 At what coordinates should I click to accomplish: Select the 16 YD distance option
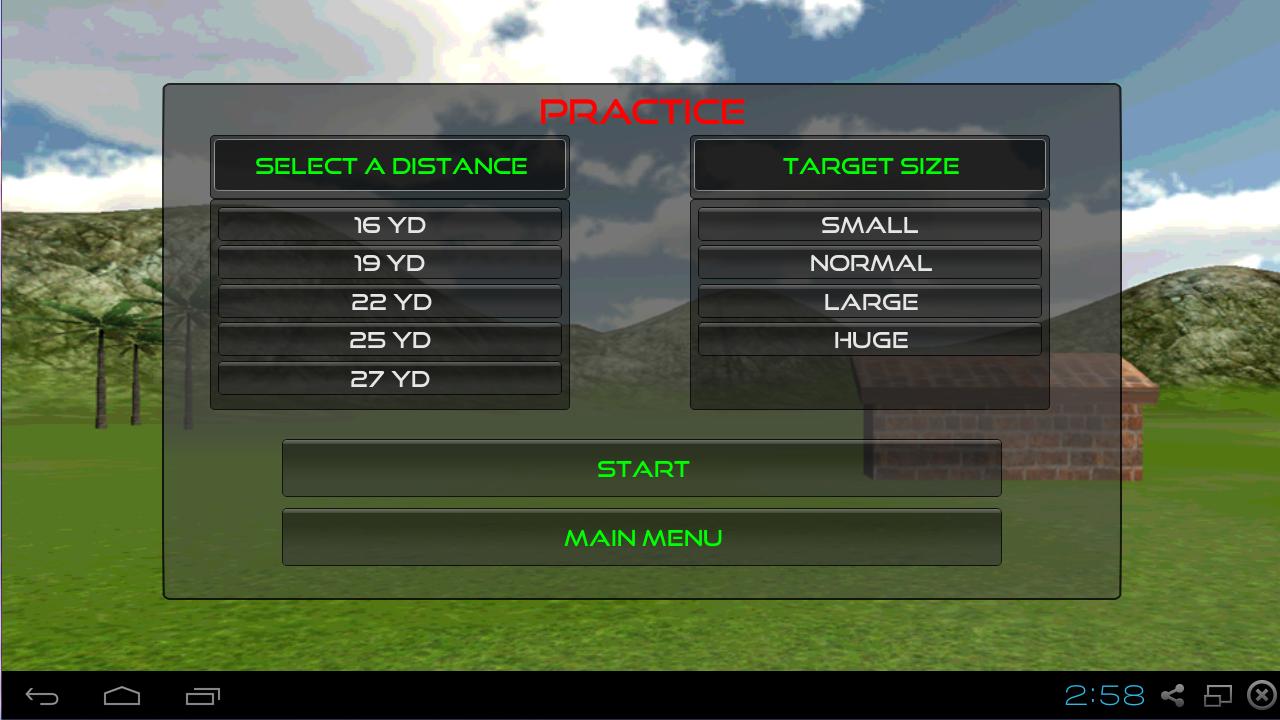[390, 225]
